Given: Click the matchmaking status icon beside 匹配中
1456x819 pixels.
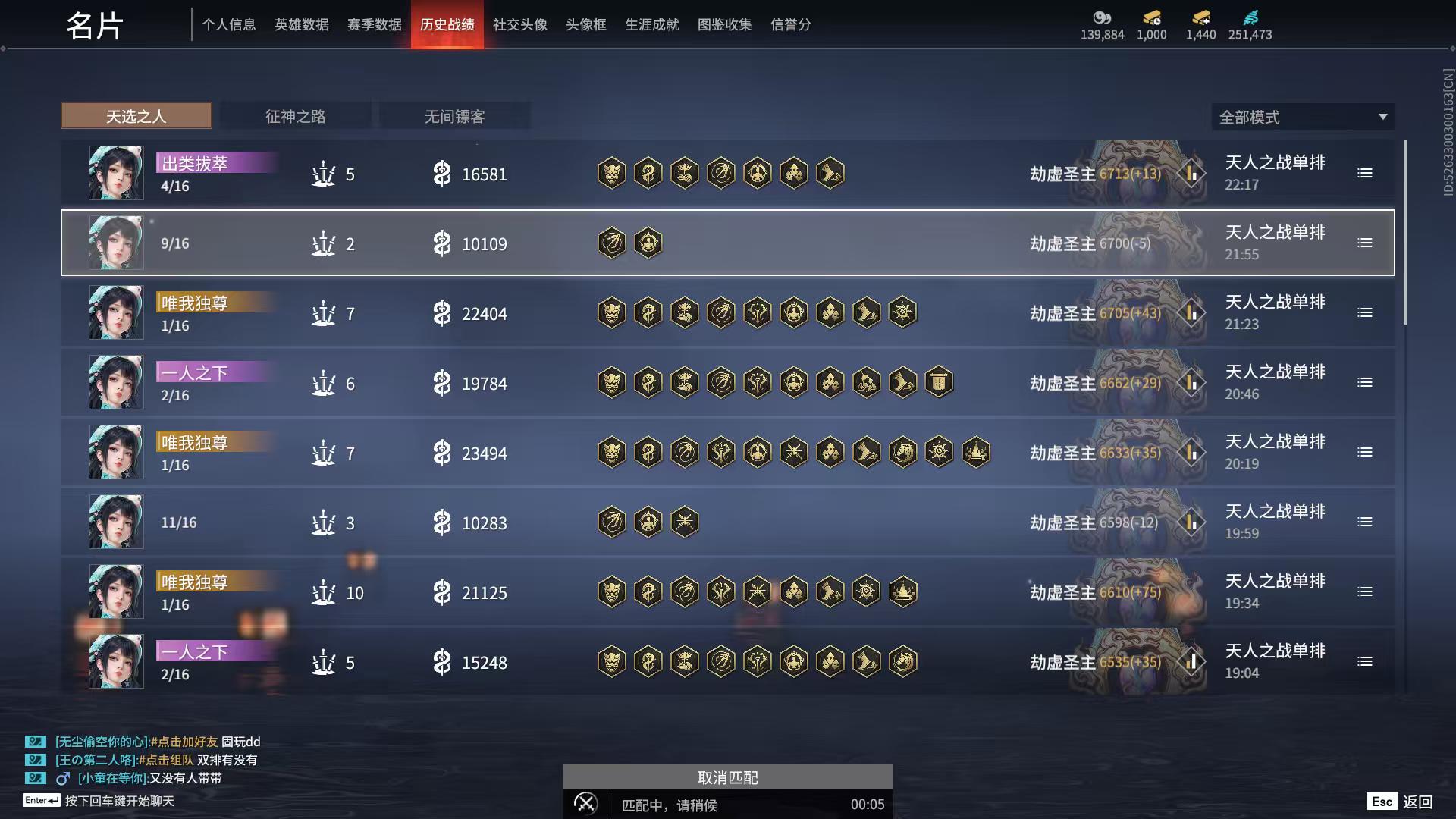Looking at the screenshot, I should coord(585,803).
